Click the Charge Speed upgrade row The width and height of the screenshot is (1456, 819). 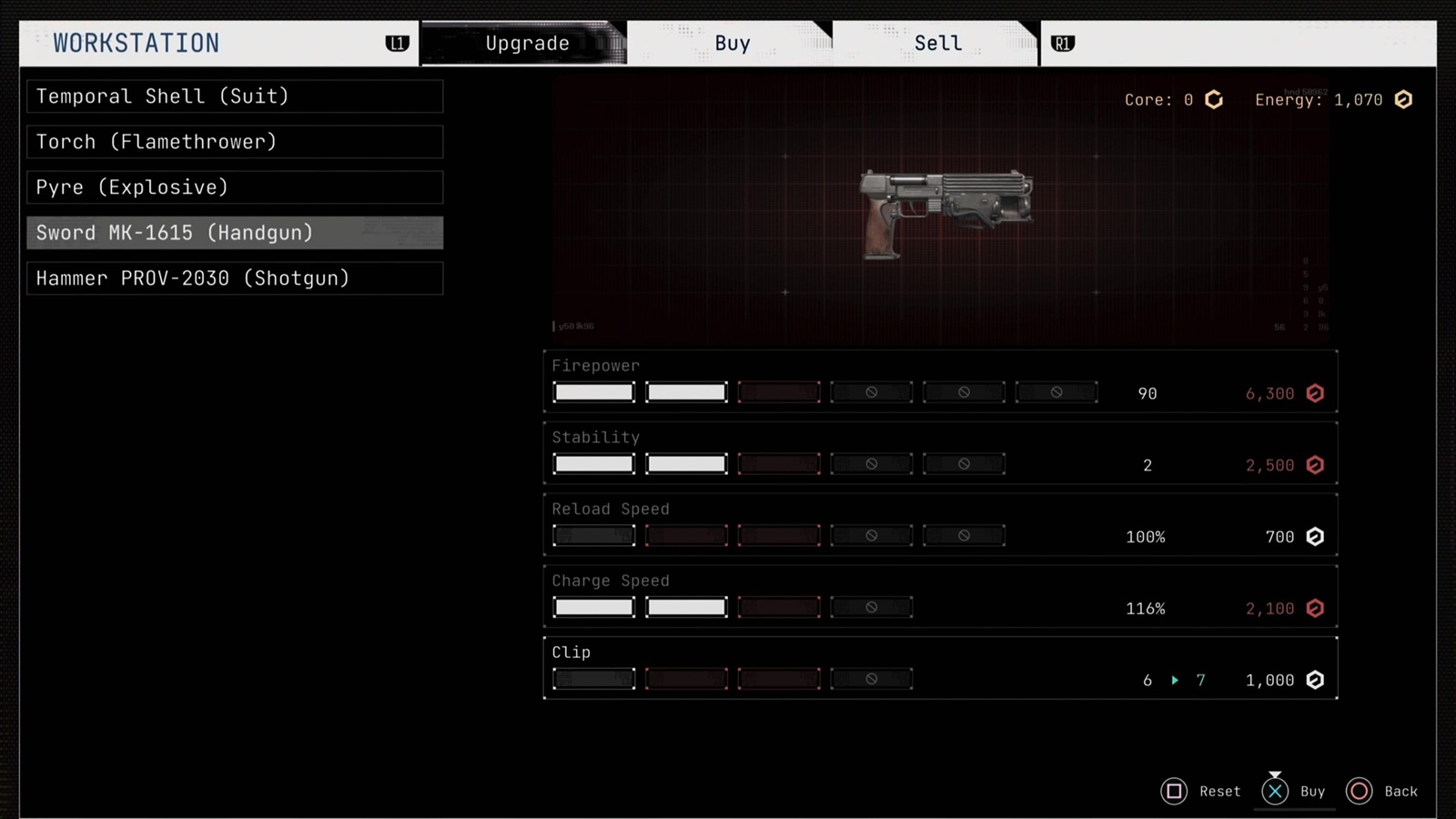pyautogui.click(x=940, y=597)
